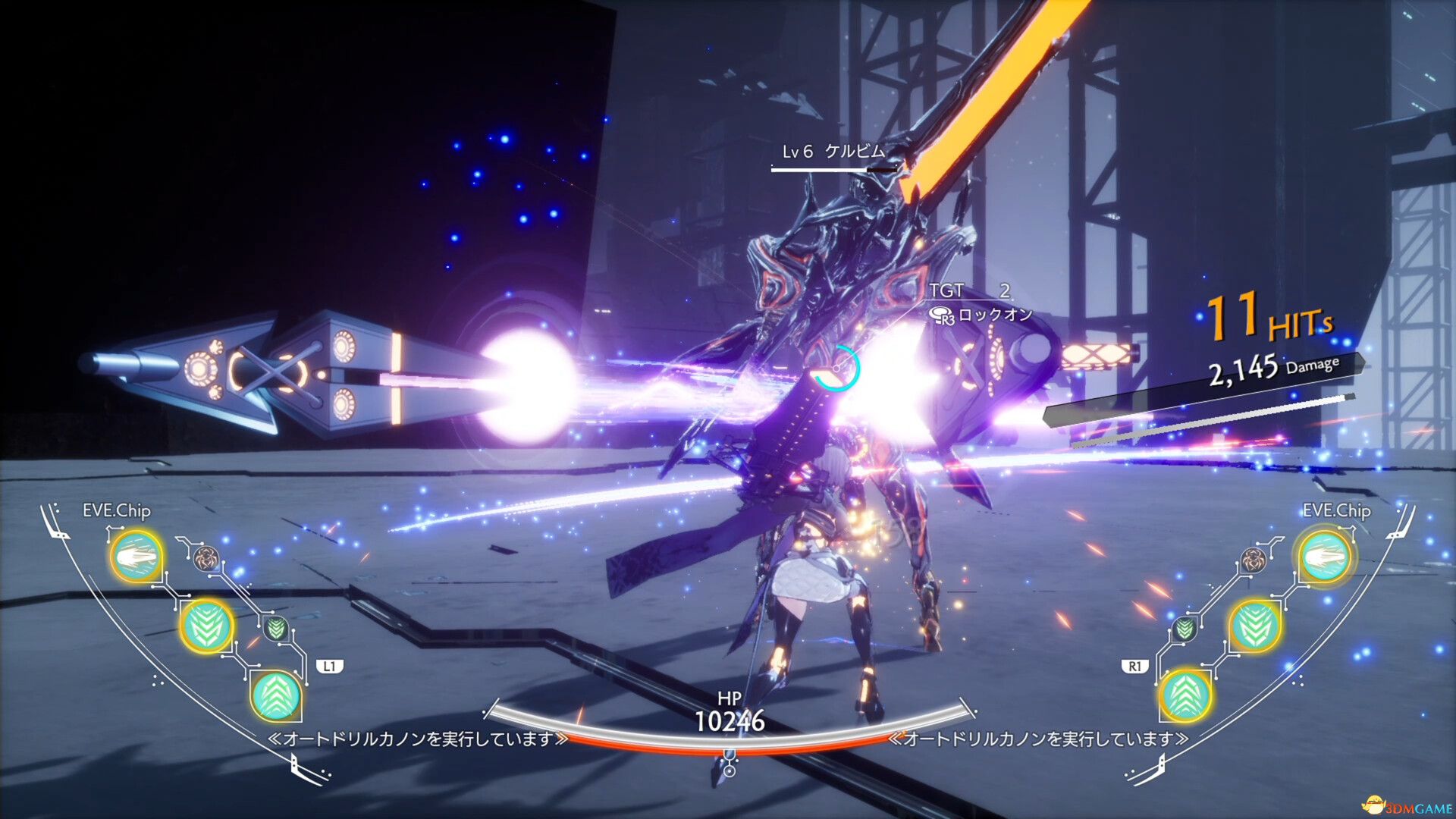Viewport: 1456px width, 819px height.
Task: Toggle the glowing shield chip in the right chain
Action: [1254, 626]
